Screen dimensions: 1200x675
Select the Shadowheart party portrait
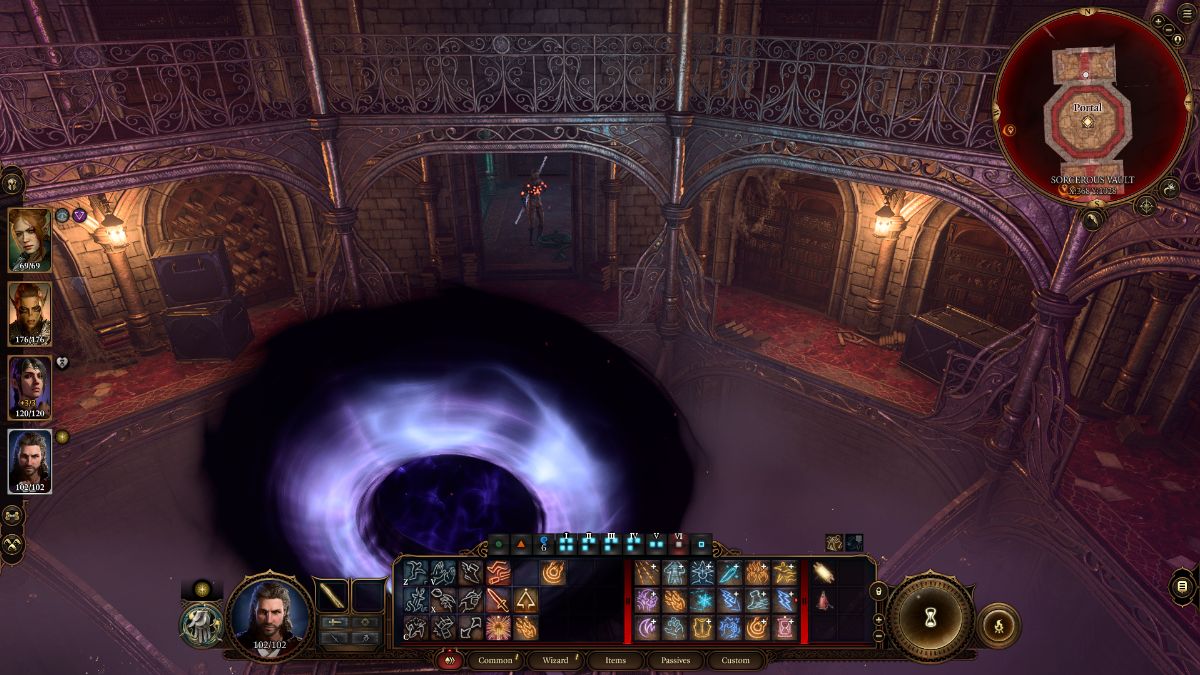[x=30, y=388]
